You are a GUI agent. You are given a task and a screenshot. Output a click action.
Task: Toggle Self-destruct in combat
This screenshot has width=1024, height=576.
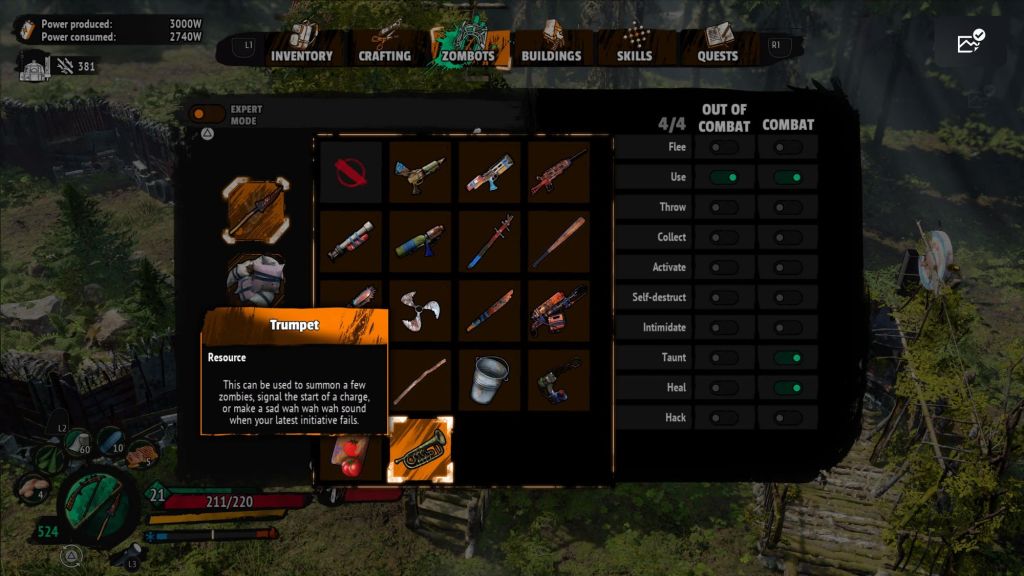click(x=788, y=297)
